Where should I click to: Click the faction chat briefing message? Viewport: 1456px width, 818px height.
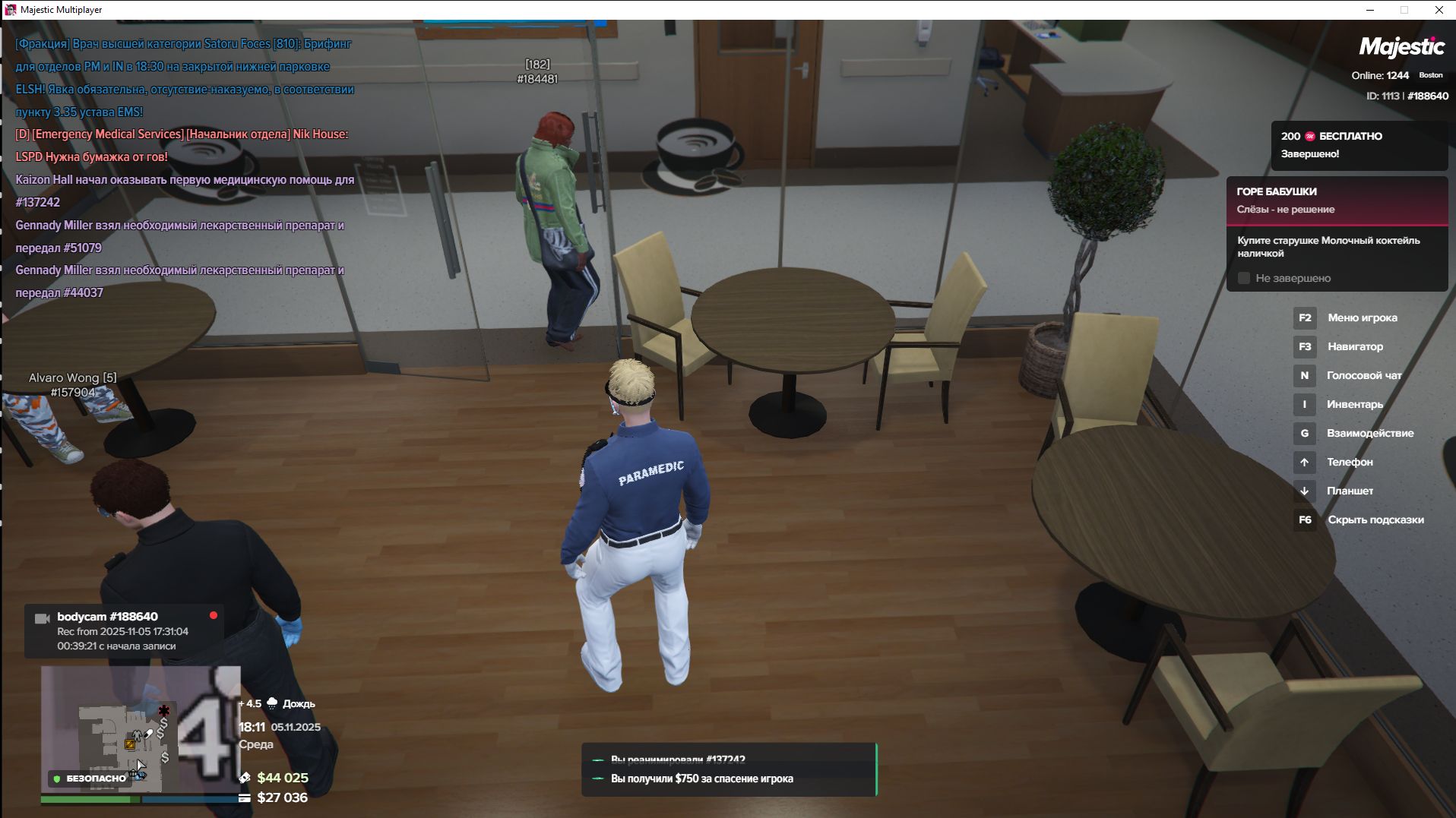[185, 77]
